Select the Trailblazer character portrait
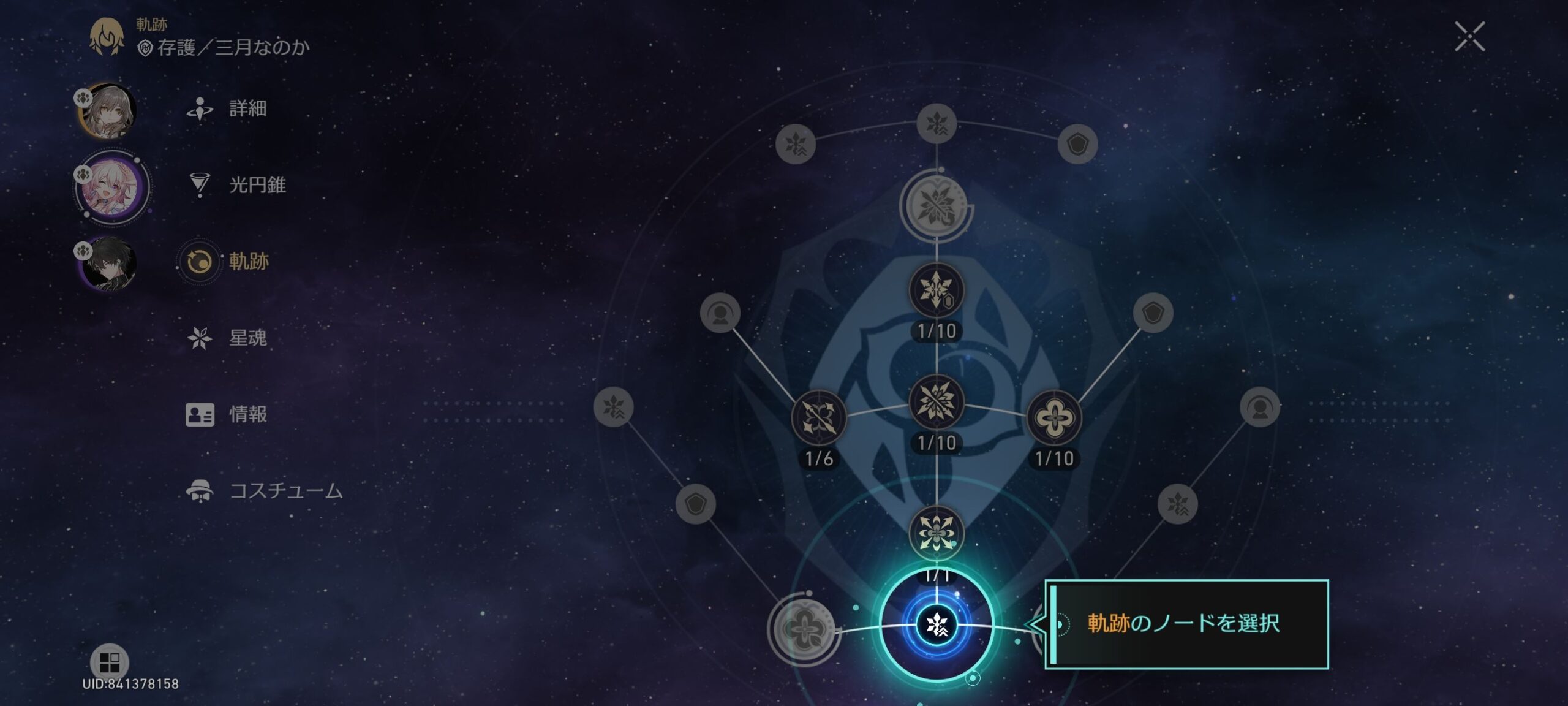The image size is (1568, 706). (108, 111)
